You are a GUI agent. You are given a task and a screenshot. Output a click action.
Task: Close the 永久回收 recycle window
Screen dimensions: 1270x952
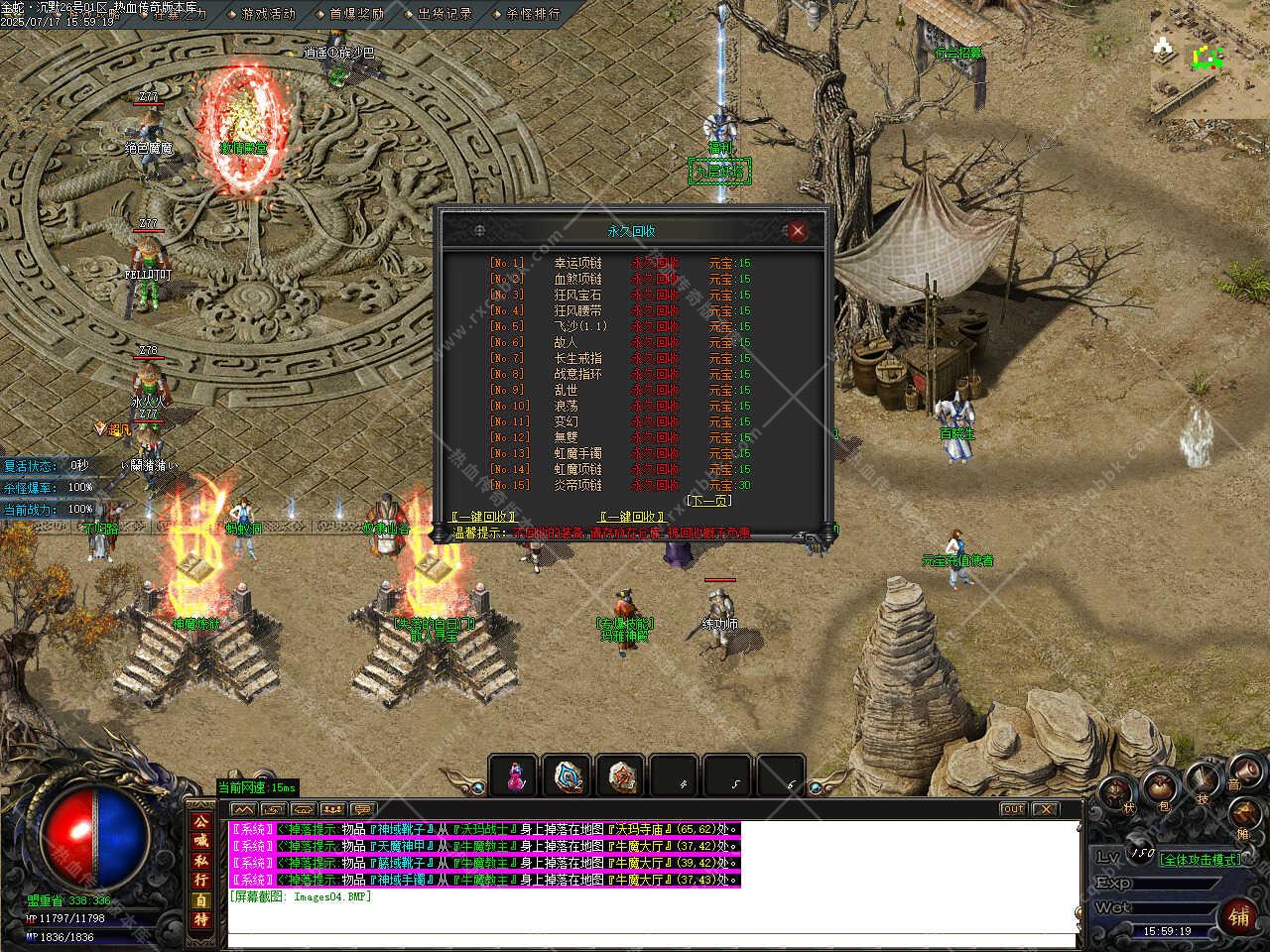tap(797, 231)
